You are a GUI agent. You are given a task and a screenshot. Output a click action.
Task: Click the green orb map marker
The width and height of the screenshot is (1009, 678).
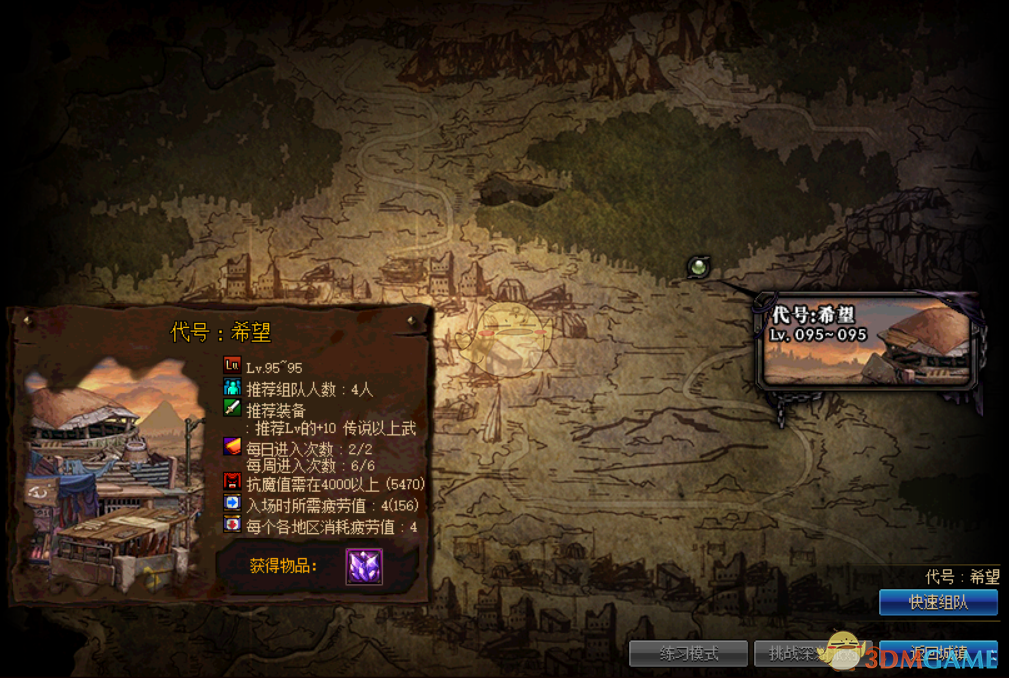pos(699,266)
